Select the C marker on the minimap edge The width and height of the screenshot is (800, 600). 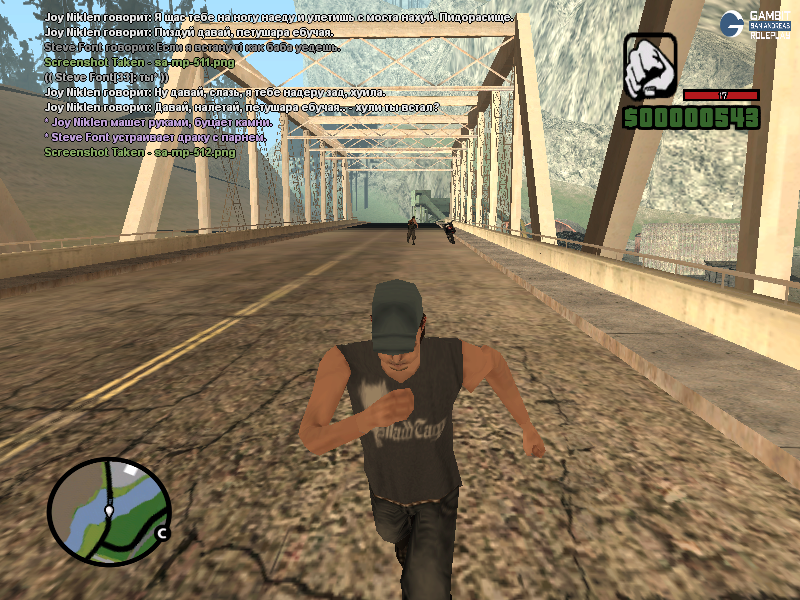[x=162, y=533]
